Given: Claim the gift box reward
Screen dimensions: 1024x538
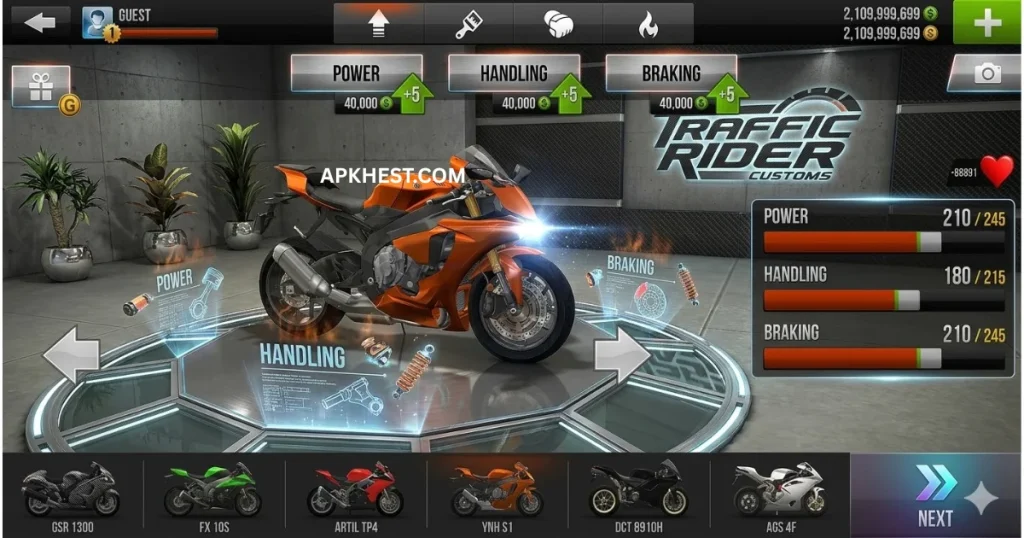Looking at the screenshot, I should click(41, 87).
